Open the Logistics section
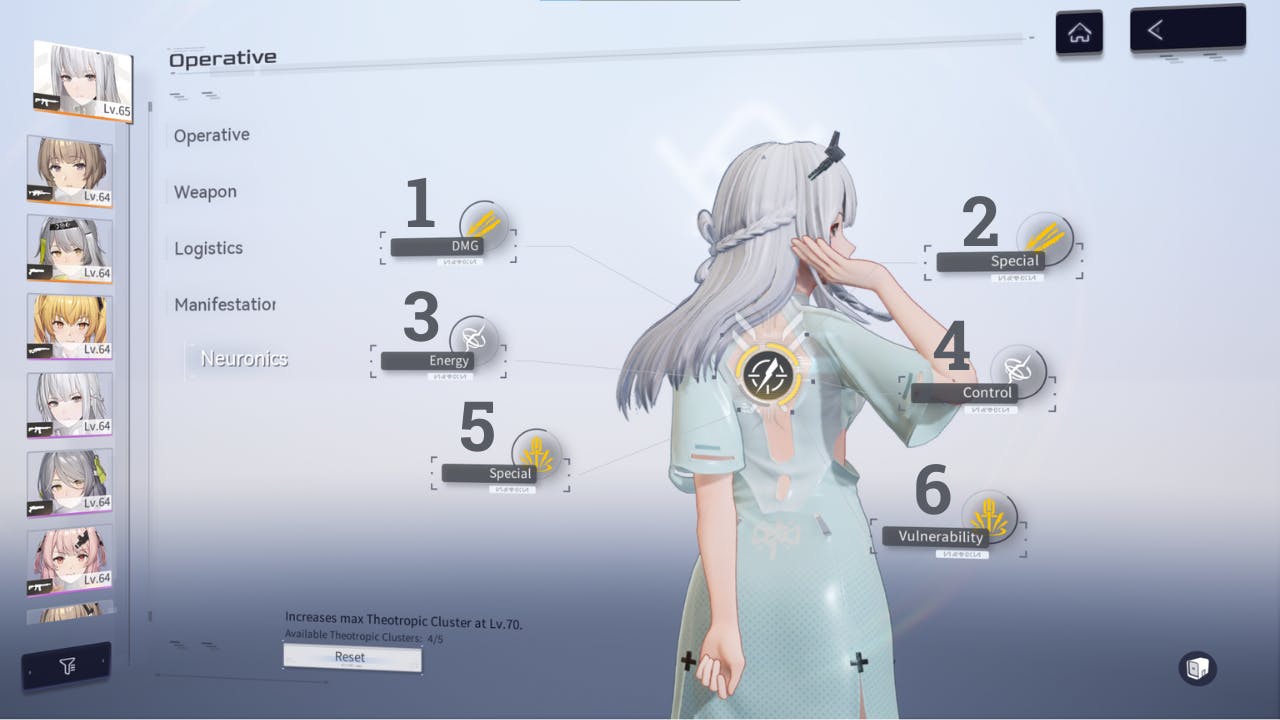Viewport: 1280px width, 720px height. click(207, 247)
